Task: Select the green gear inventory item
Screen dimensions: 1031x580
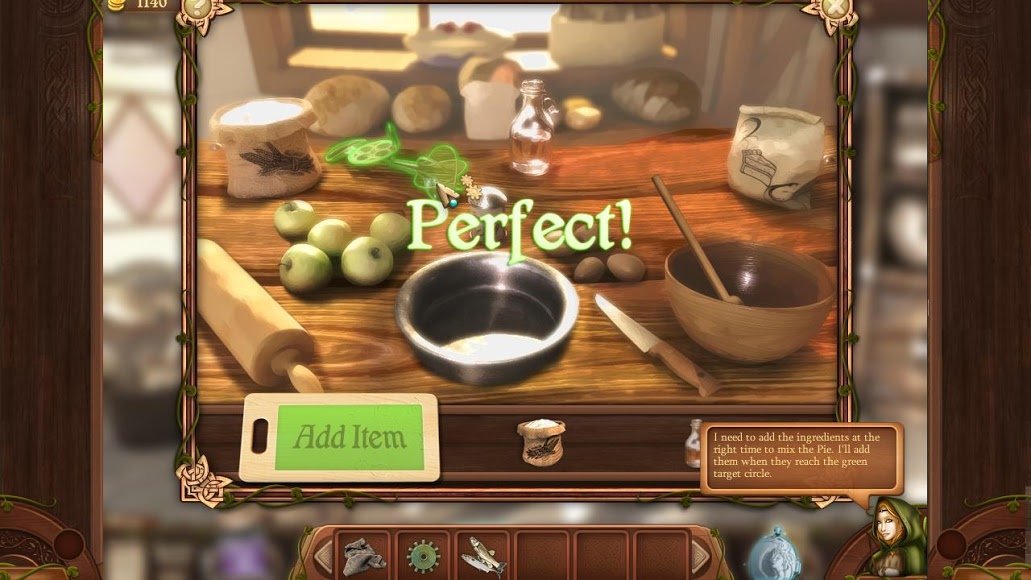Action: tap(424, 555)
